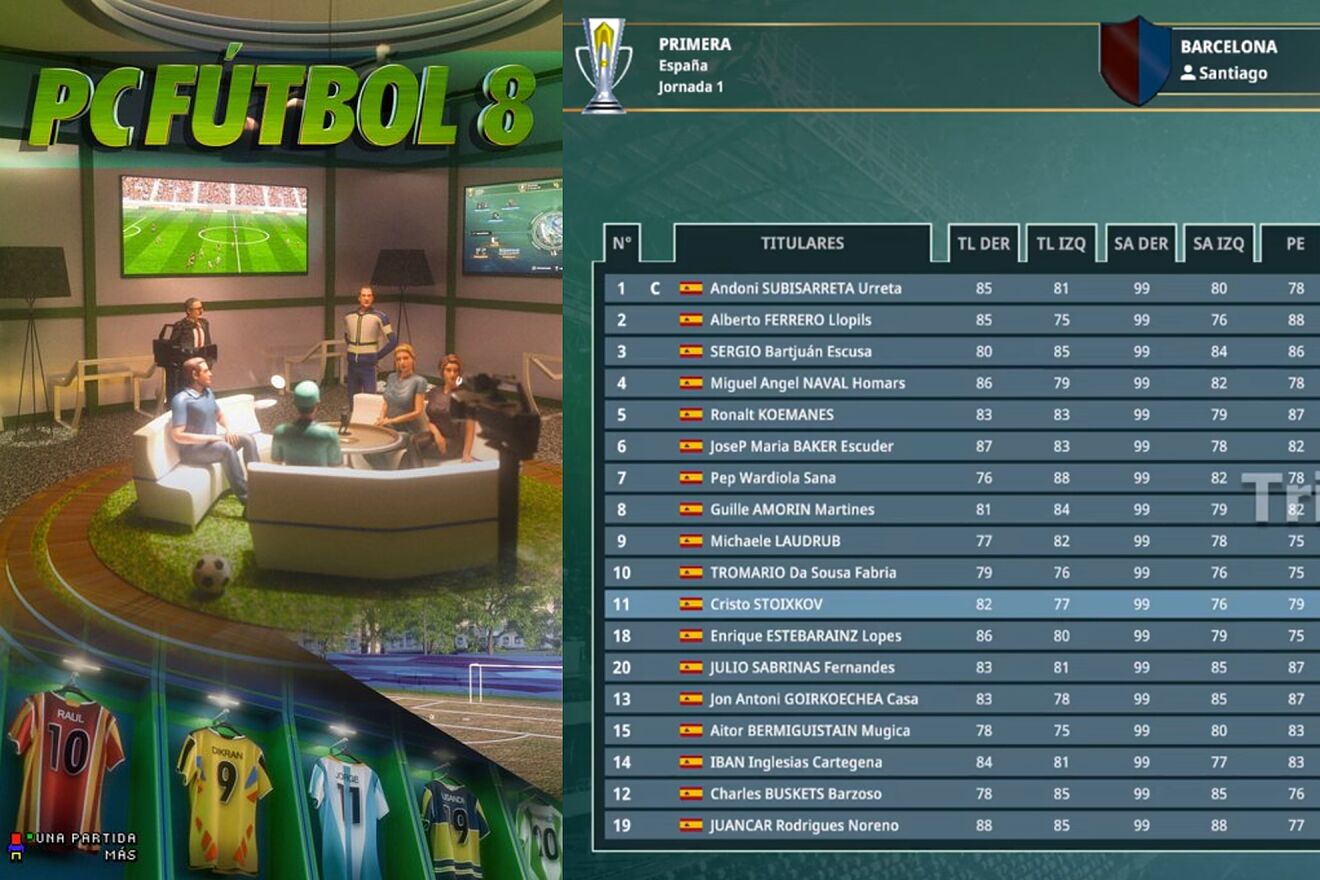Open the Barcelona club crest
The height and width of the screenshot is (880, 1320).
(1135, 60)
